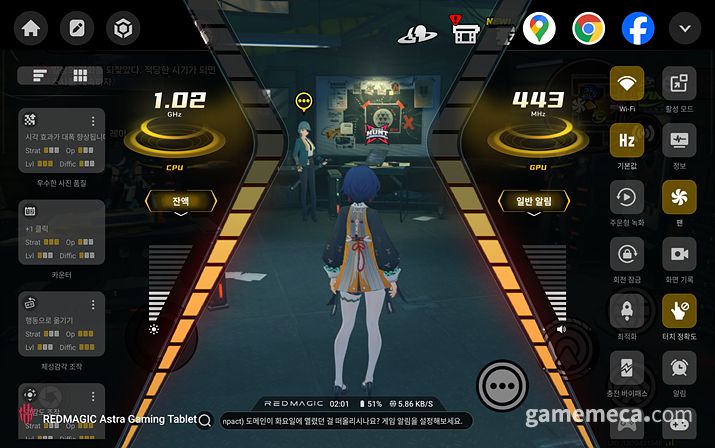Open the in-game chat bubble button
This screenshot has width=715, height=448.
[501, 384]
